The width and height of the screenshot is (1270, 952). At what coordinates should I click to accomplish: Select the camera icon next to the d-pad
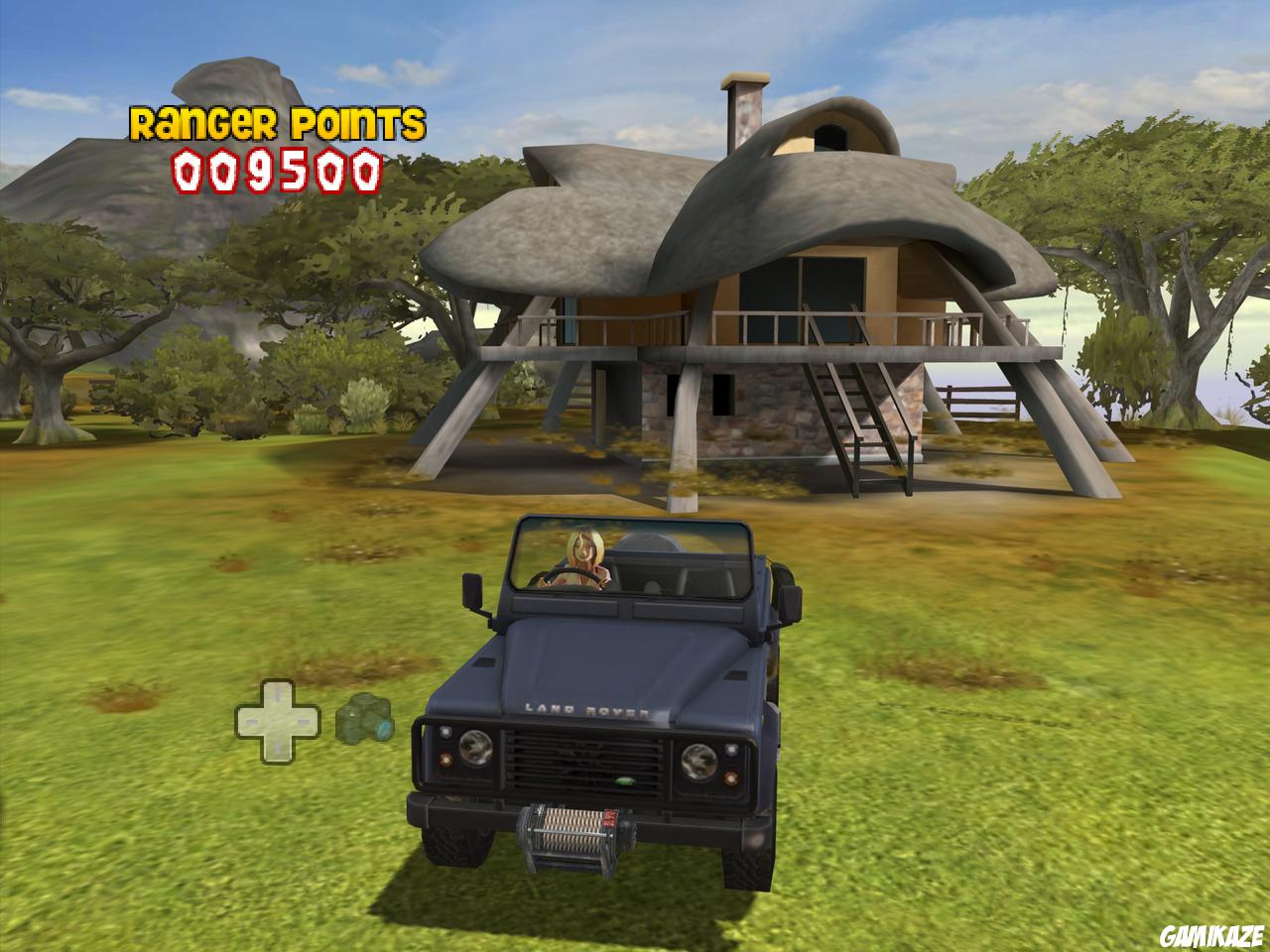[x=363, y=719]
